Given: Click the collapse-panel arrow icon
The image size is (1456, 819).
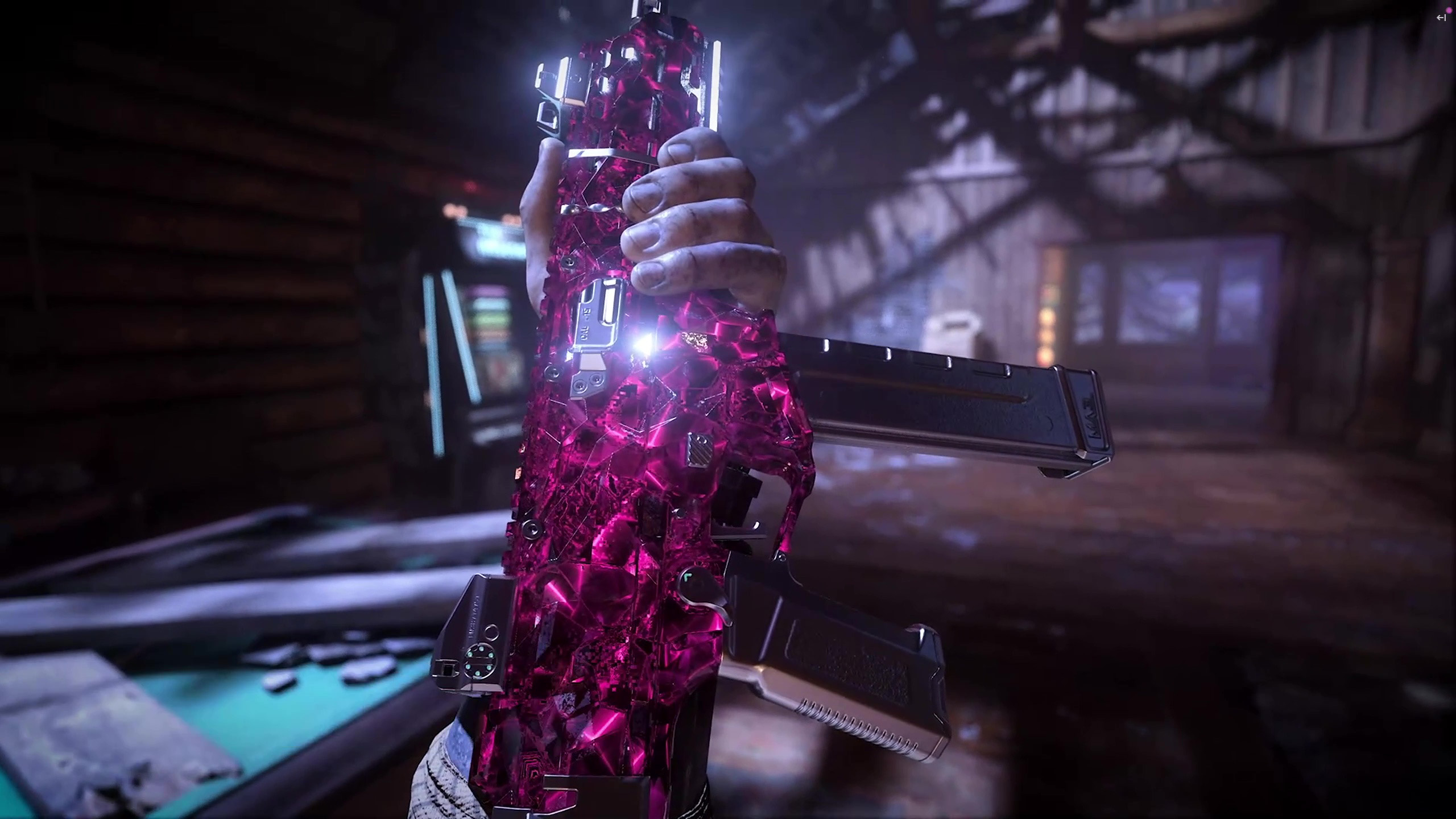Looking at the screenshot, I should (x=1441, y=18).
